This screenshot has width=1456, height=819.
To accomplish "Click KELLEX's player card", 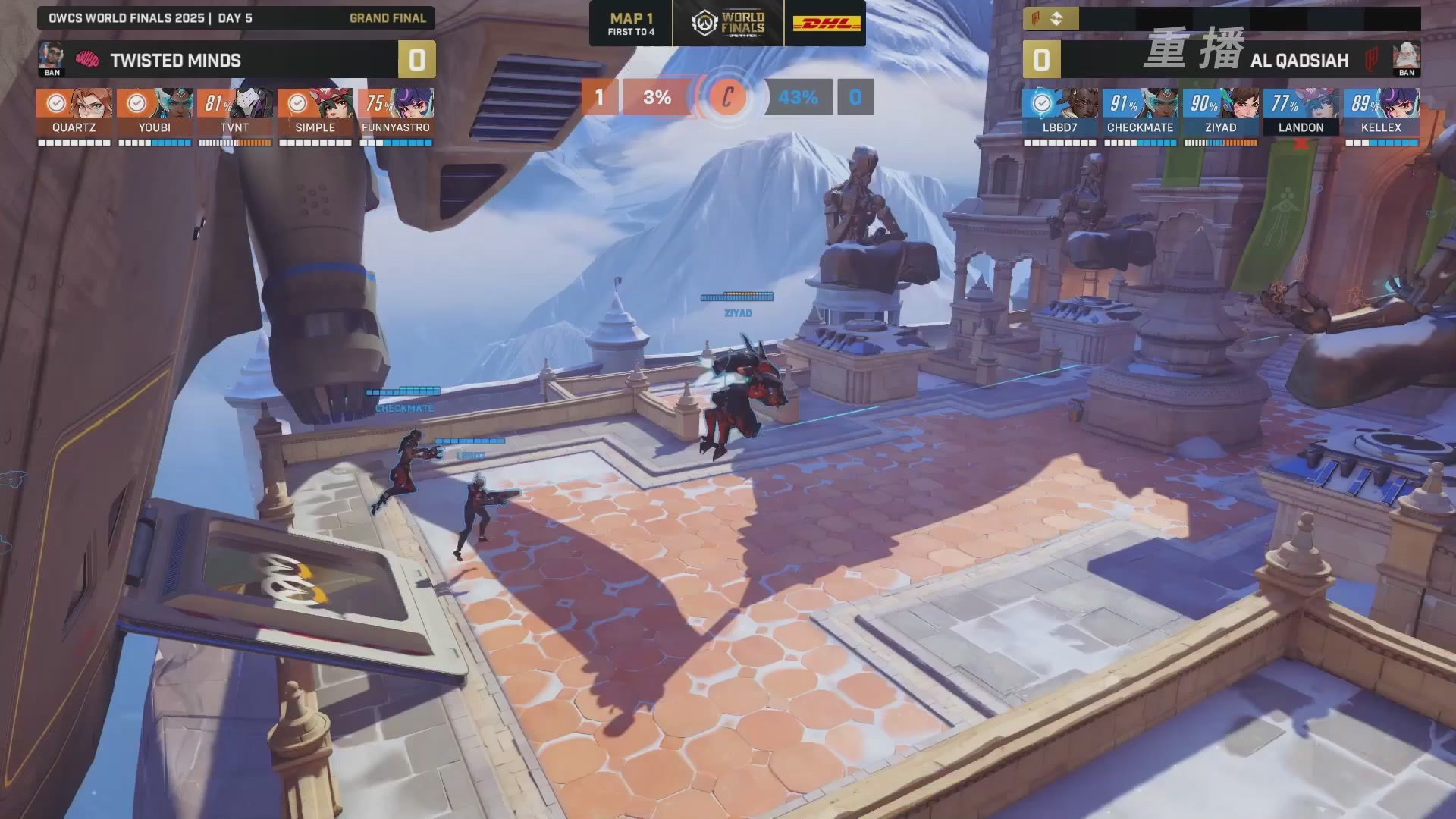I will 1381,111.
